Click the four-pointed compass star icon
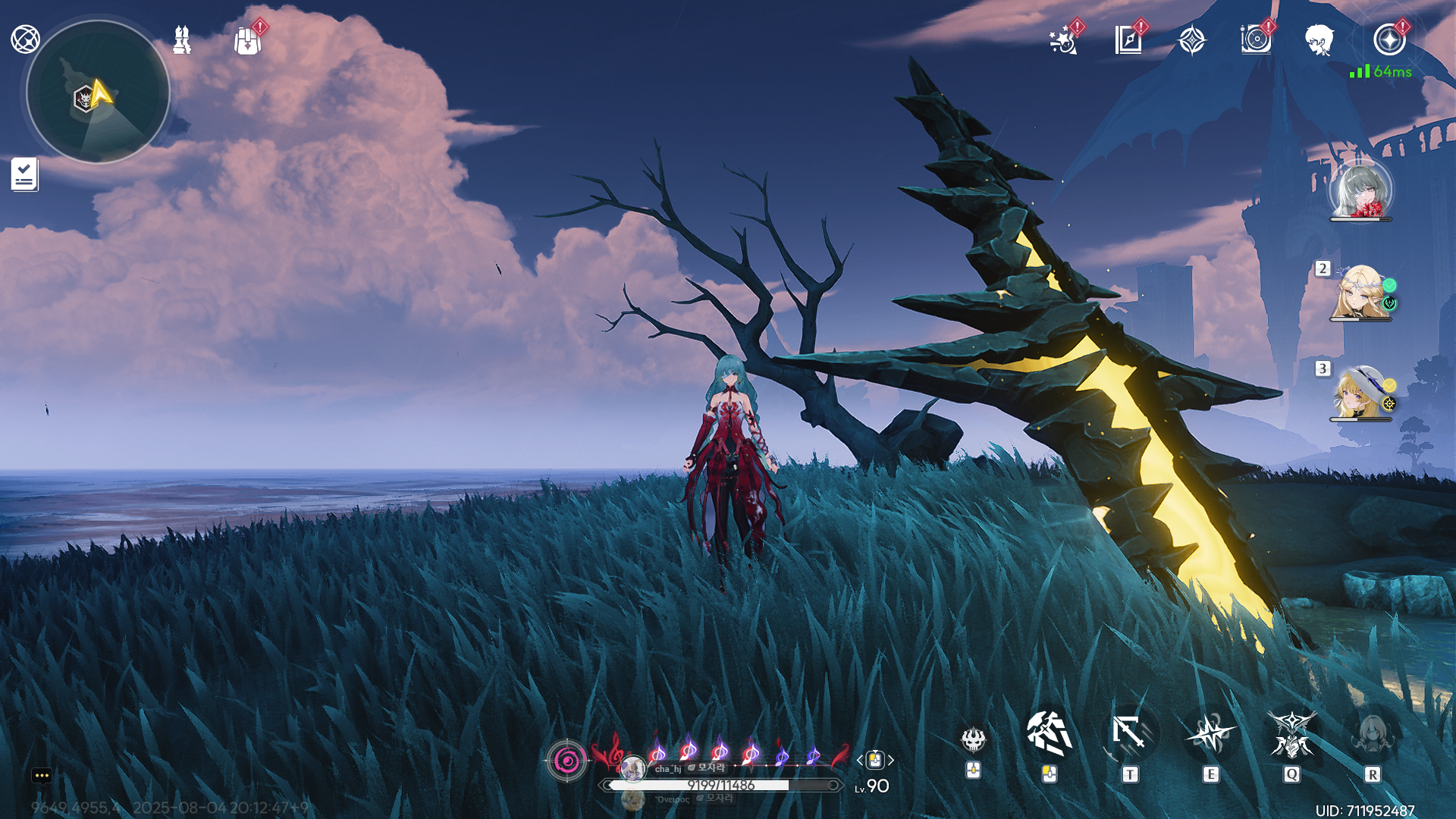The height and width of the screenshot is (819, 1456). pyautogui.click(x=1192, y=39)
